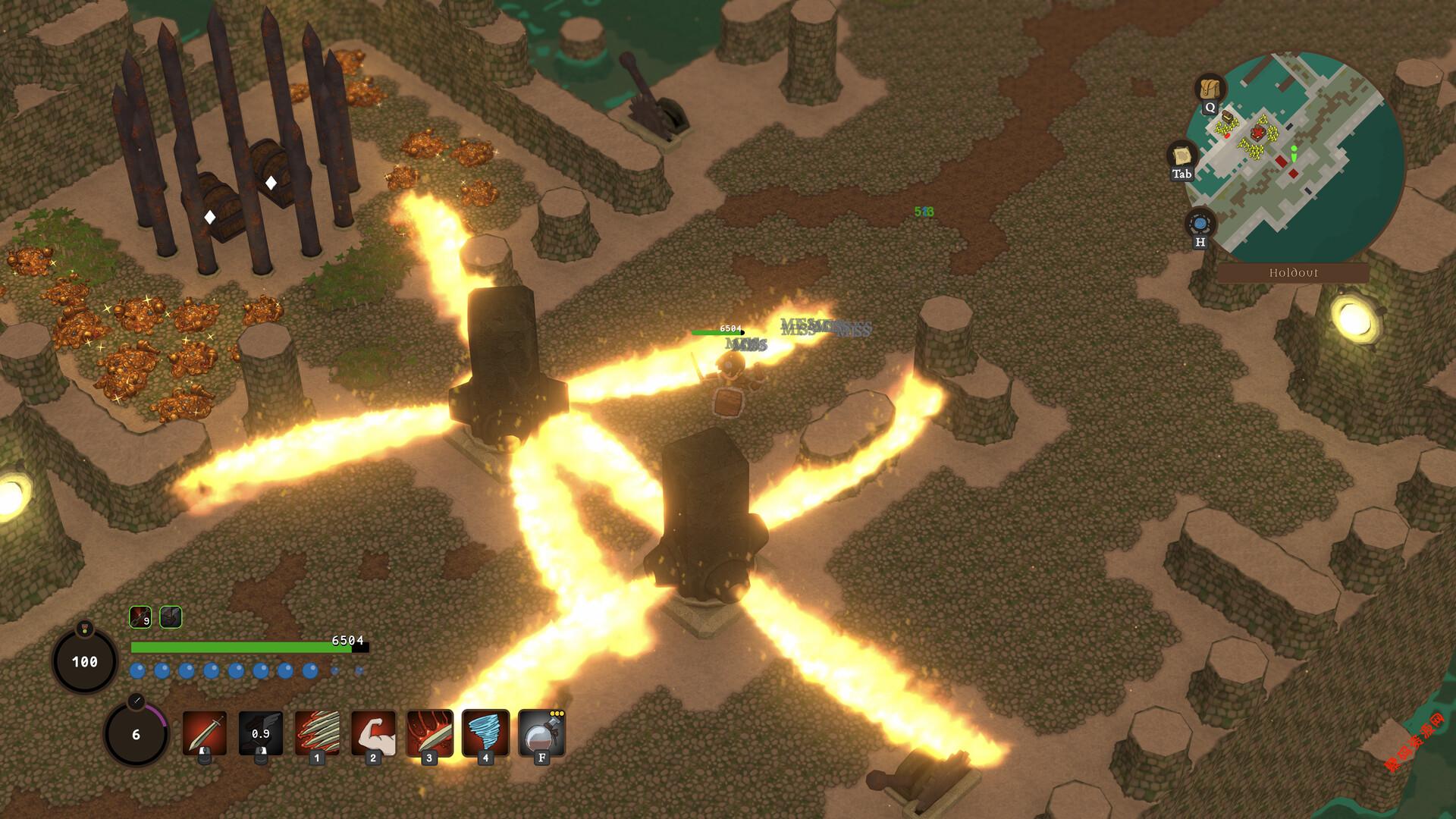Trigger the multi-blade flurry skill
This screenshot has height=819, width=1456.
coord(317,733)
